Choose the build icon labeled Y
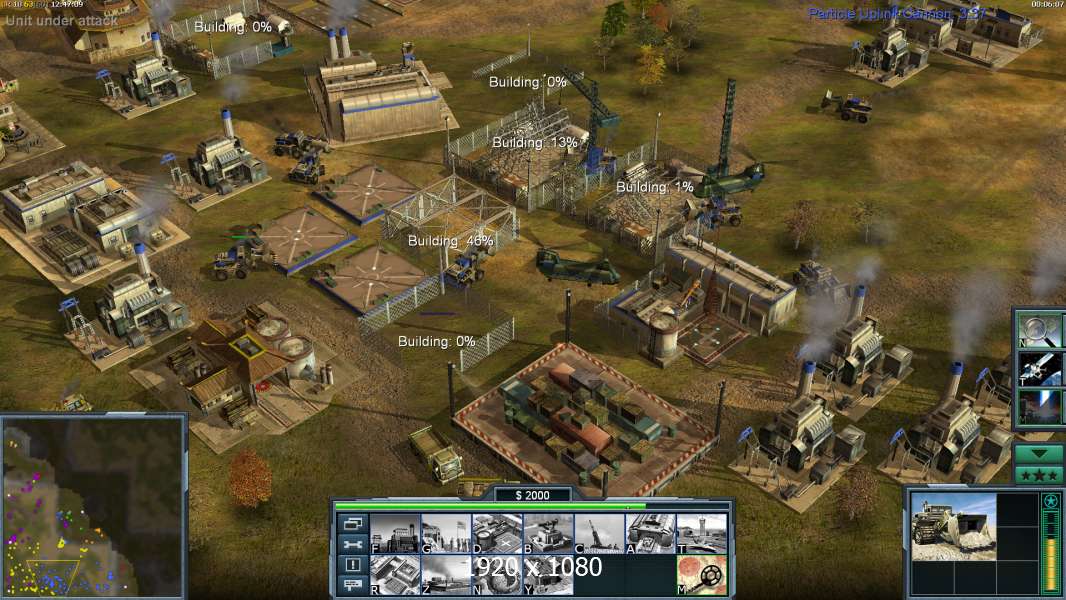This screenshot has height=600, width=1066. coord(548,575)
